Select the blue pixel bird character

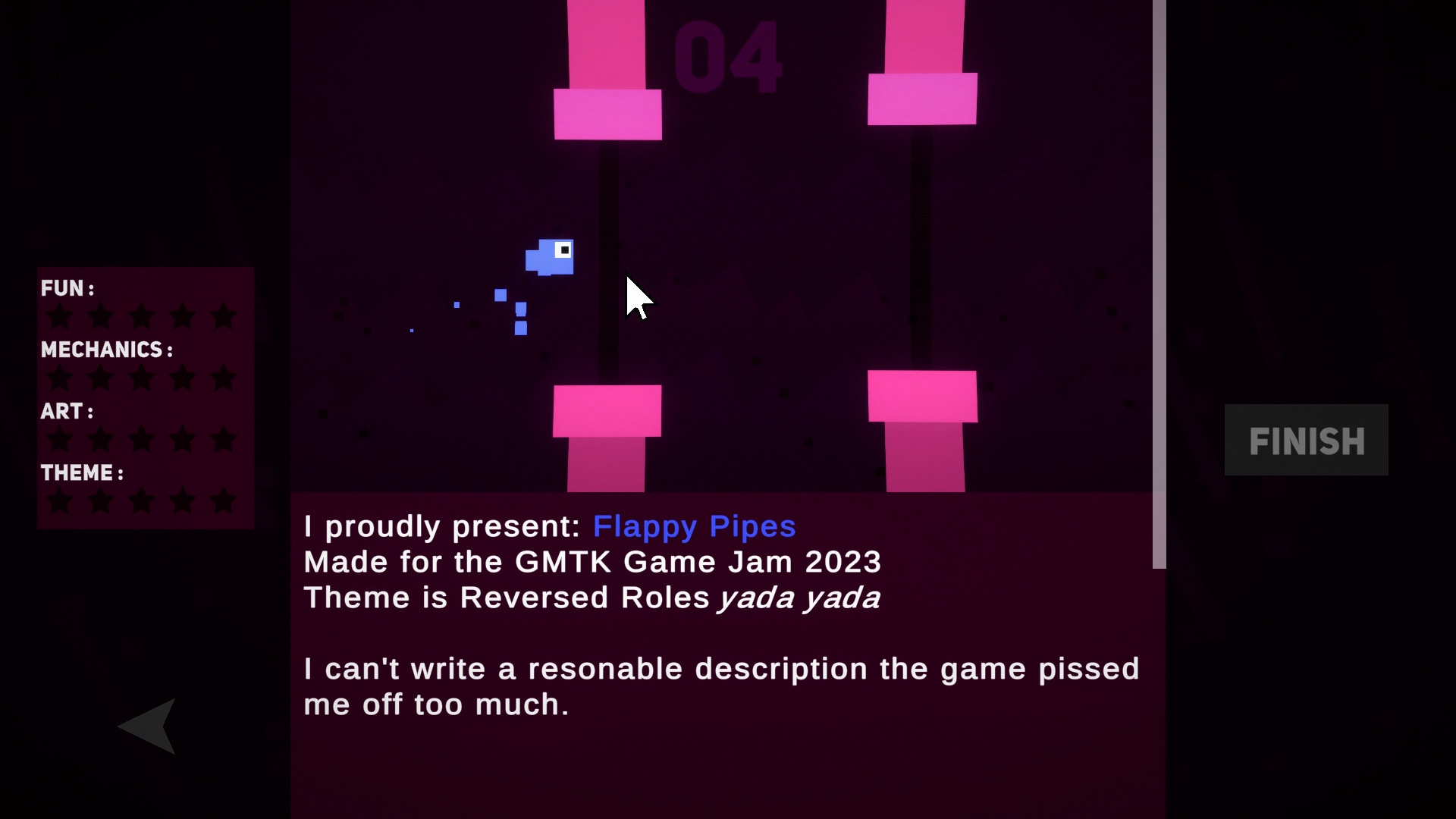point(550,258)
